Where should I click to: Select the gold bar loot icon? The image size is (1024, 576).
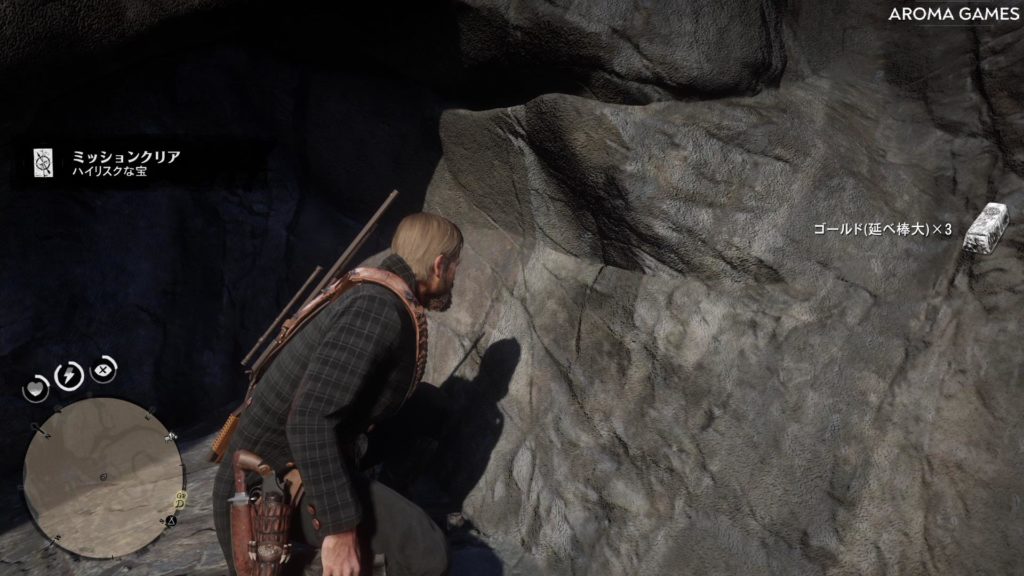(x=987, y=229)
